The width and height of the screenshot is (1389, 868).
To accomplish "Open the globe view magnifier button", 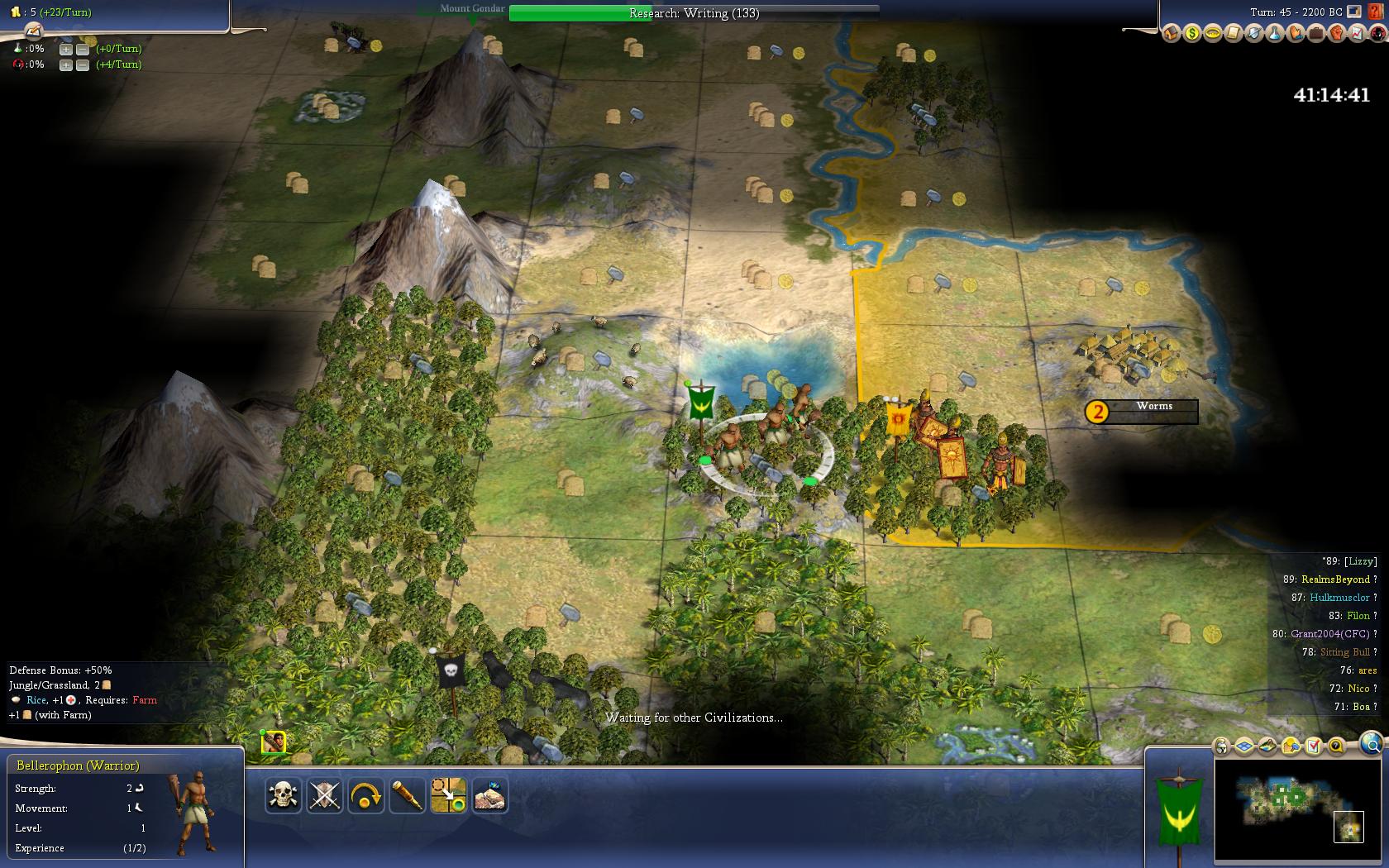I will (1371, 744).
